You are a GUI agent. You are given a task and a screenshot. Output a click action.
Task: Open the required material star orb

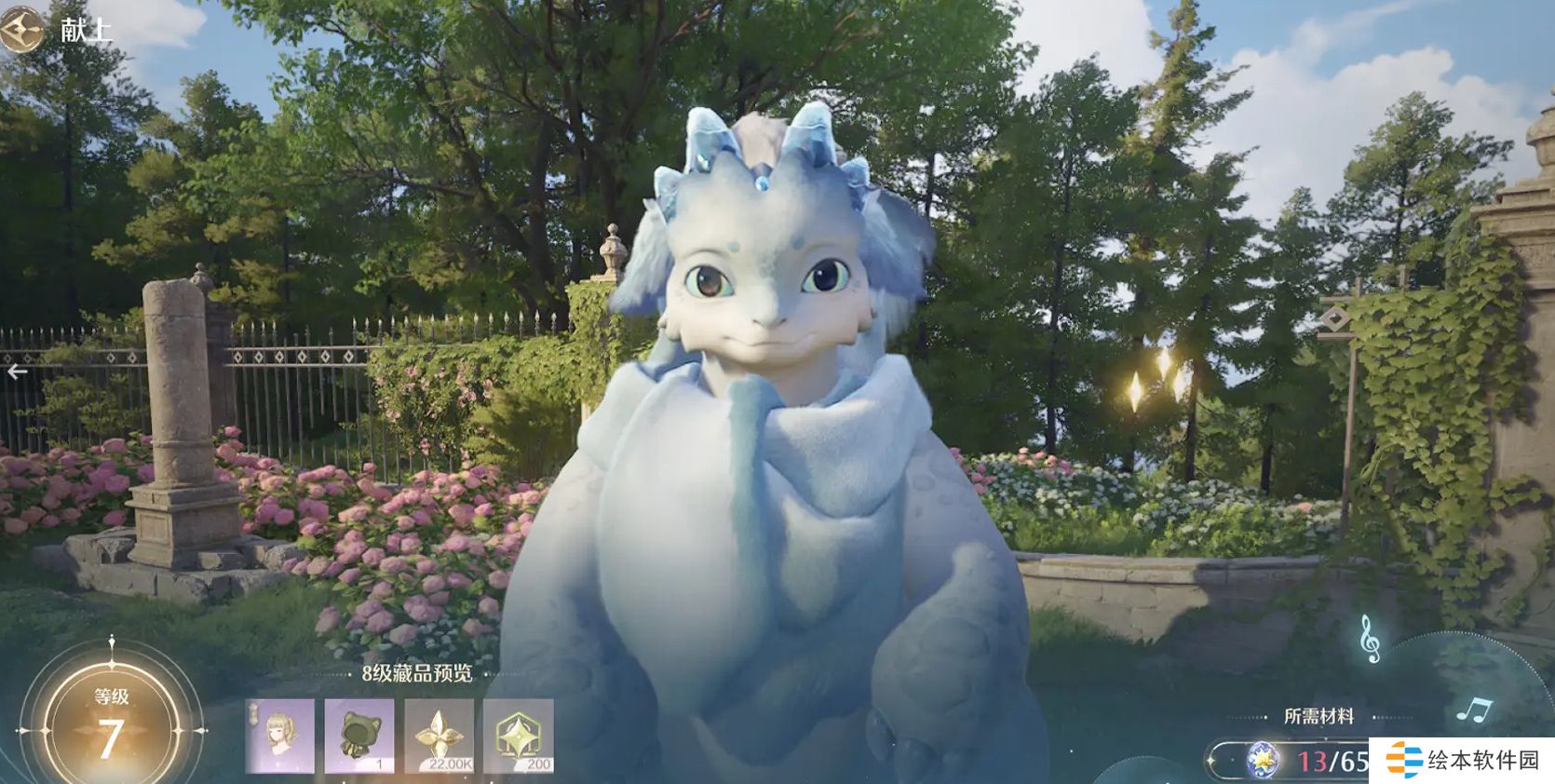coord(1264,761)
